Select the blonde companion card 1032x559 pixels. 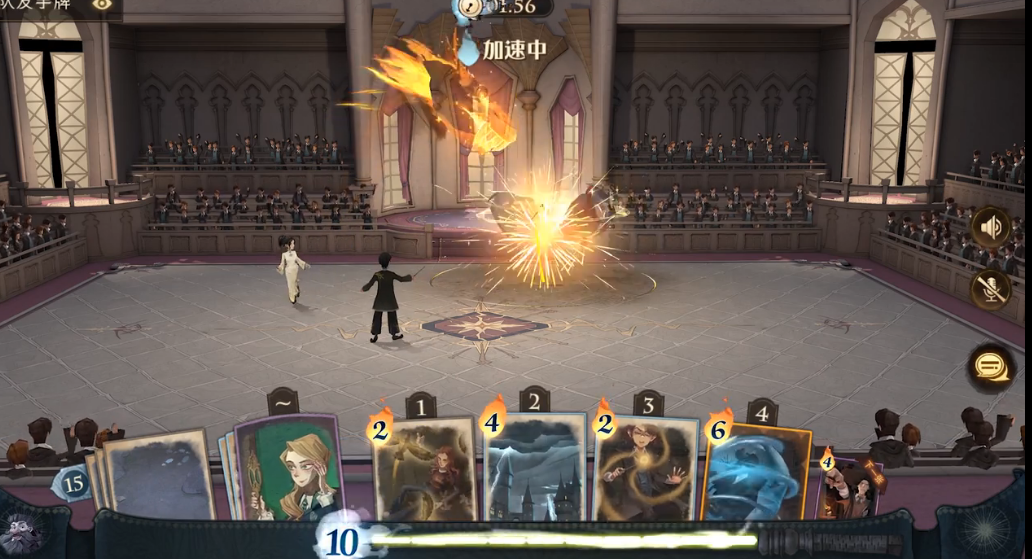click(x=288, y=468)
